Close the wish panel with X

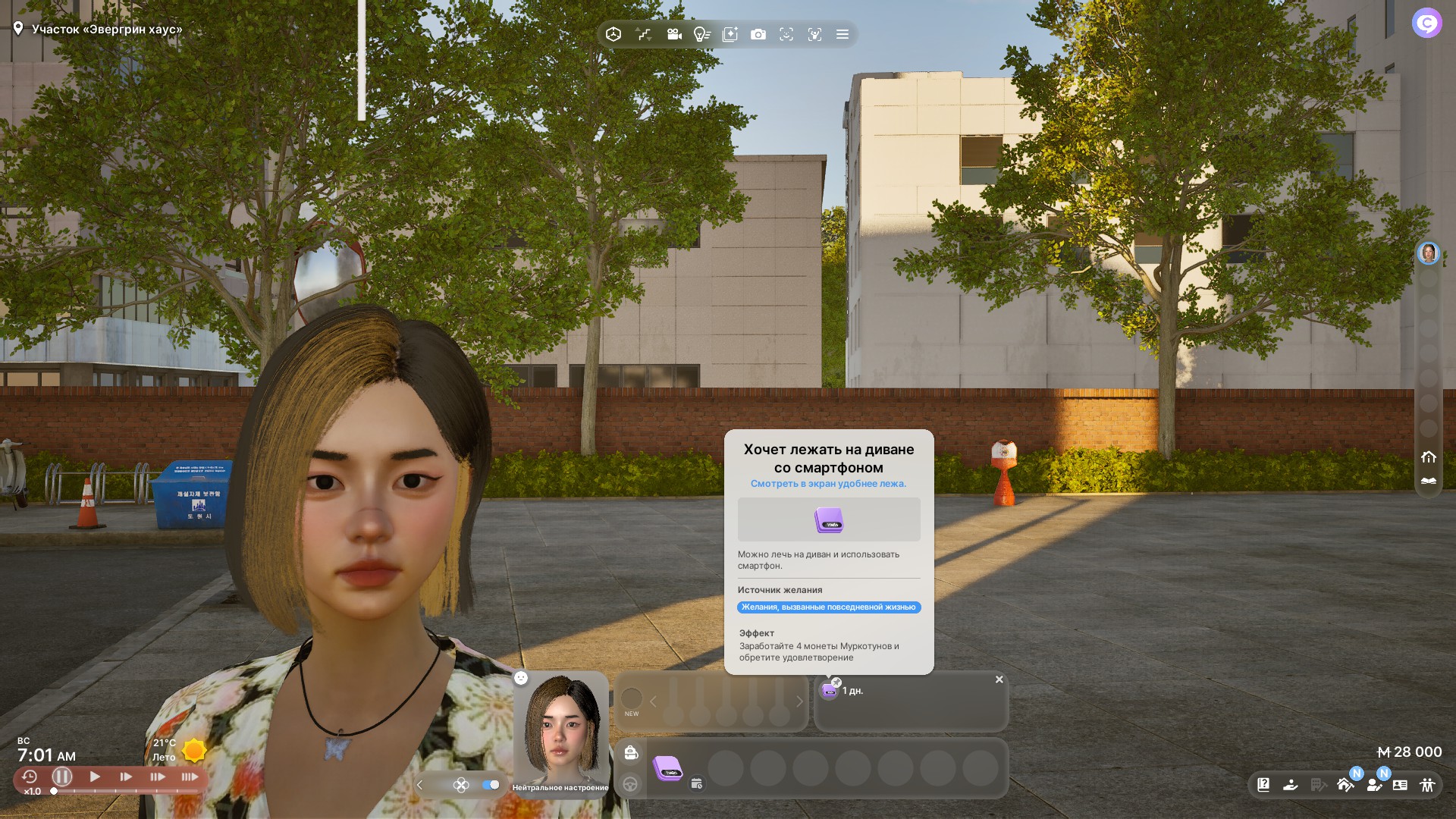pyautogui.click(x=999, y=679)
